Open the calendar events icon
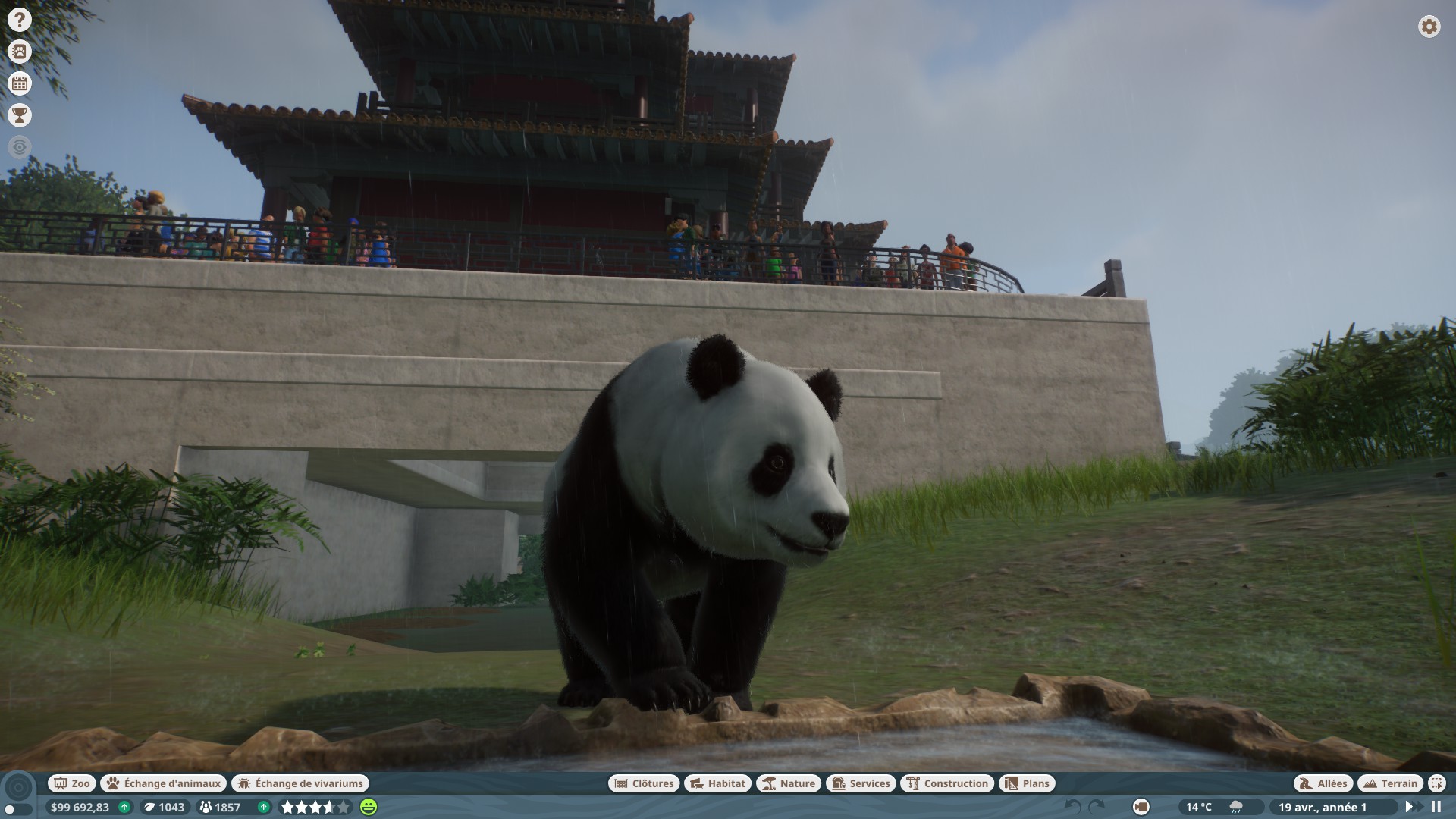 click(20, 83)
